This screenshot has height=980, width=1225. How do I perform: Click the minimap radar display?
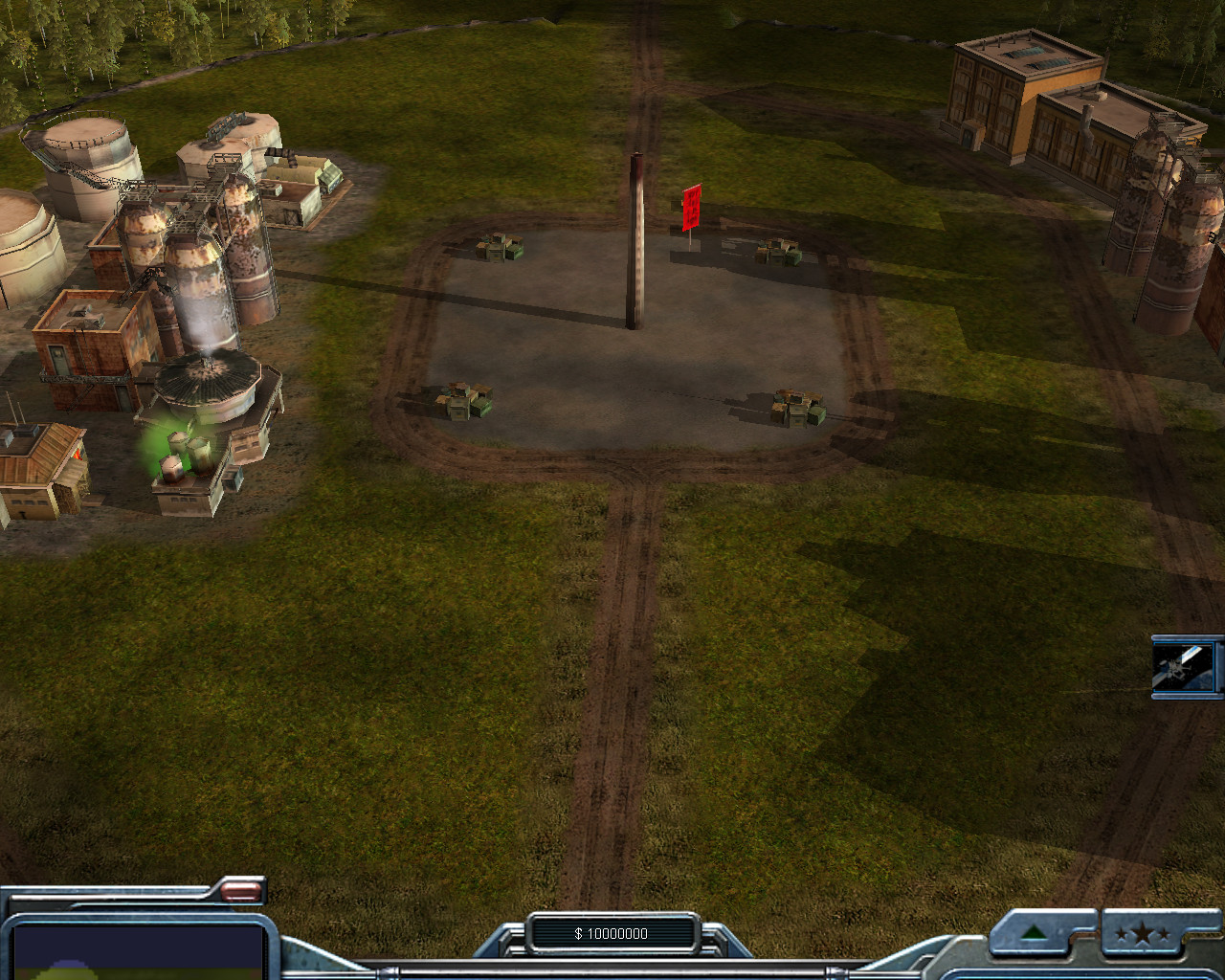pos(137,951)
